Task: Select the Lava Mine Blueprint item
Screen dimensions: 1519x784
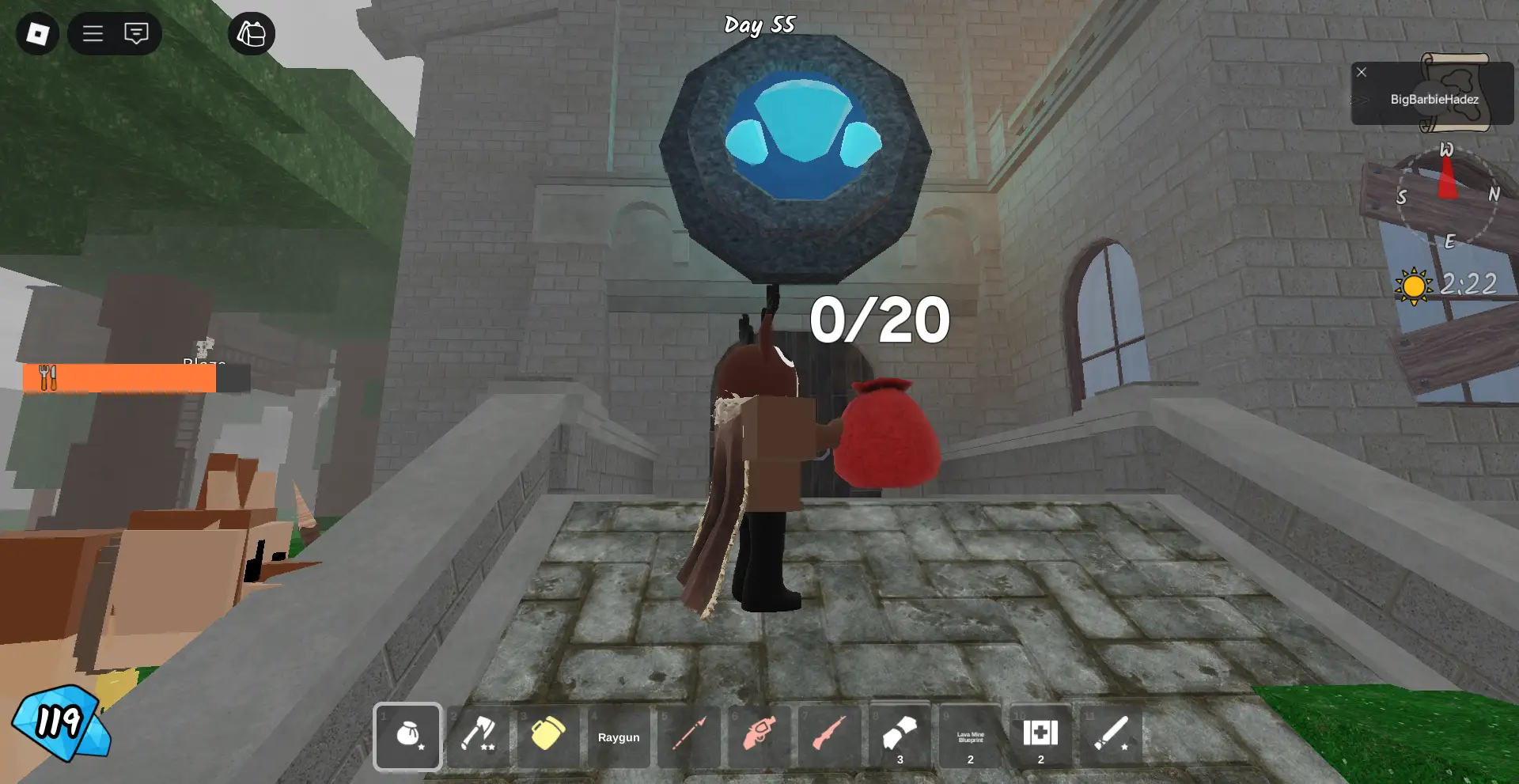Action: point(970,737)
